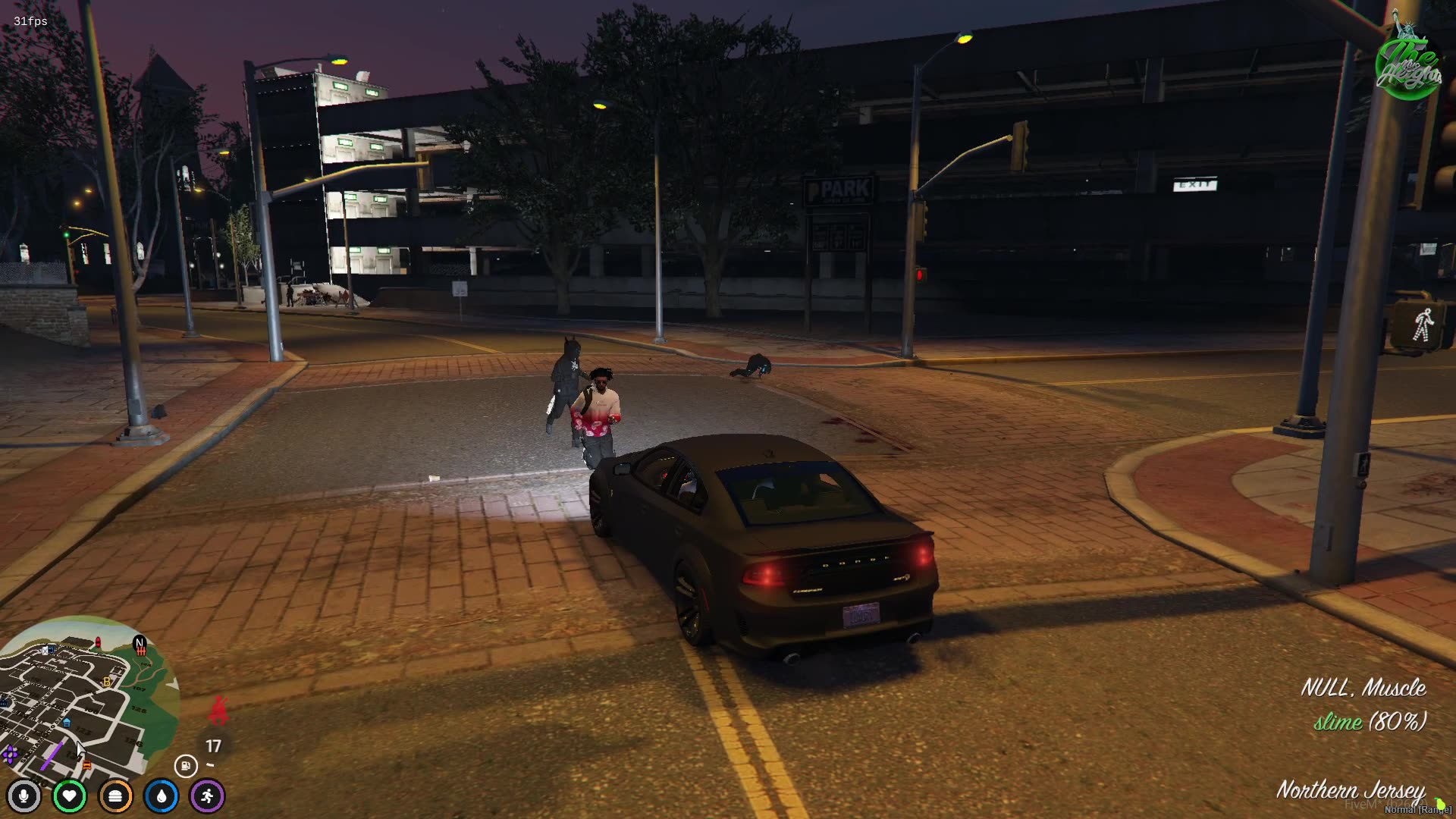Click the purple running stamina icon
Image resolution: width=1456 pixels, height=819 pixels.
pos(208,796)
